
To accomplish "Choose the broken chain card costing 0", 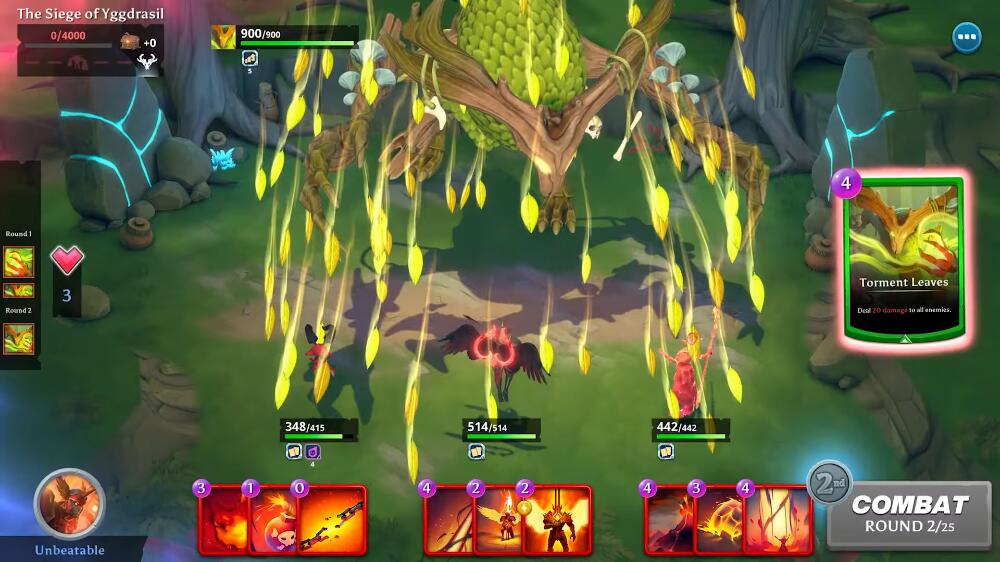I will tap(332, 519).
